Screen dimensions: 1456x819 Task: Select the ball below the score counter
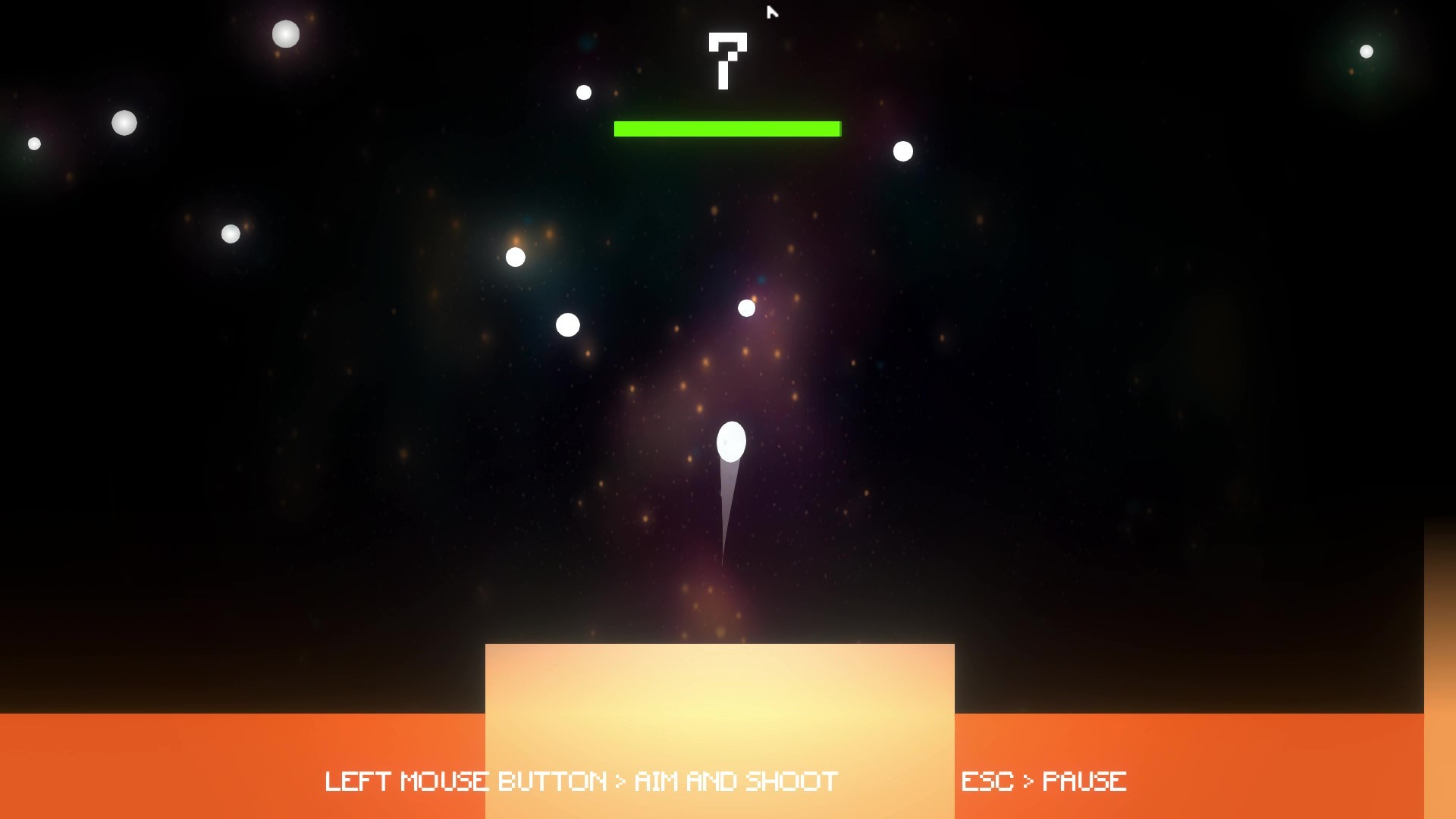click(x=583, y=91)
